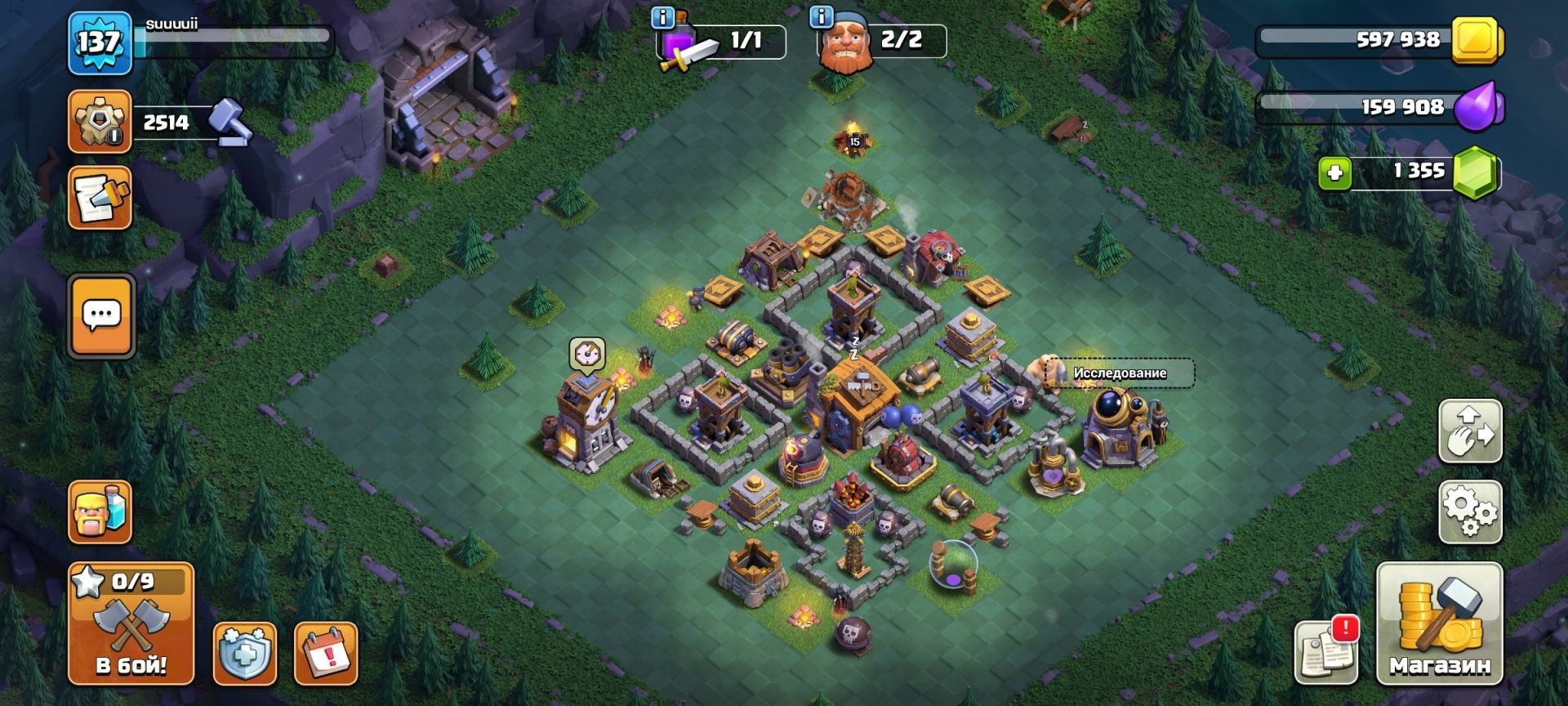Screen dimensions: 1568x706
Task: Toggle the hand arrows layout edit button
Action: pyautogui.click(x=1470, y=431)
